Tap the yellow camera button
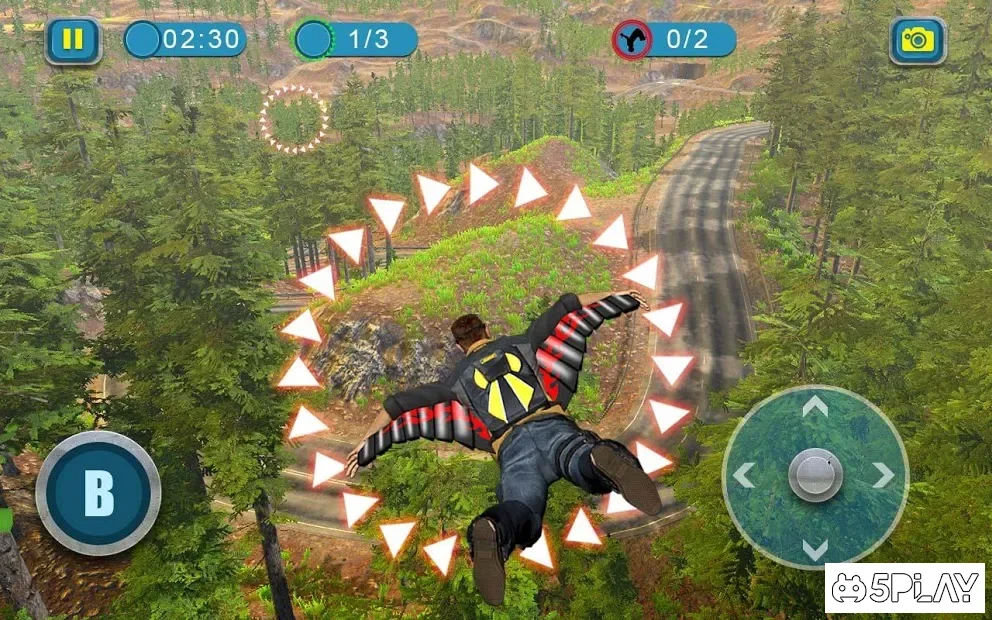The image size is (992, 620). click(x=917, y=41)
